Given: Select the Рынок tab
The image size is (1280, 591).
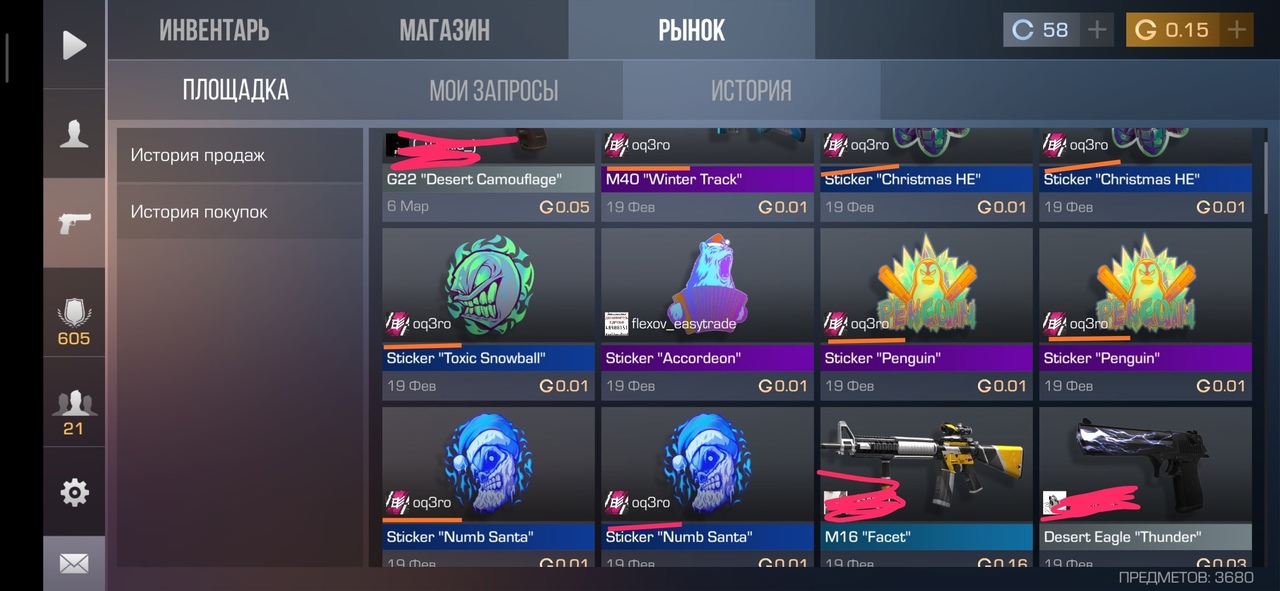Looking at the screenshot, I should [x=691, y=31].
